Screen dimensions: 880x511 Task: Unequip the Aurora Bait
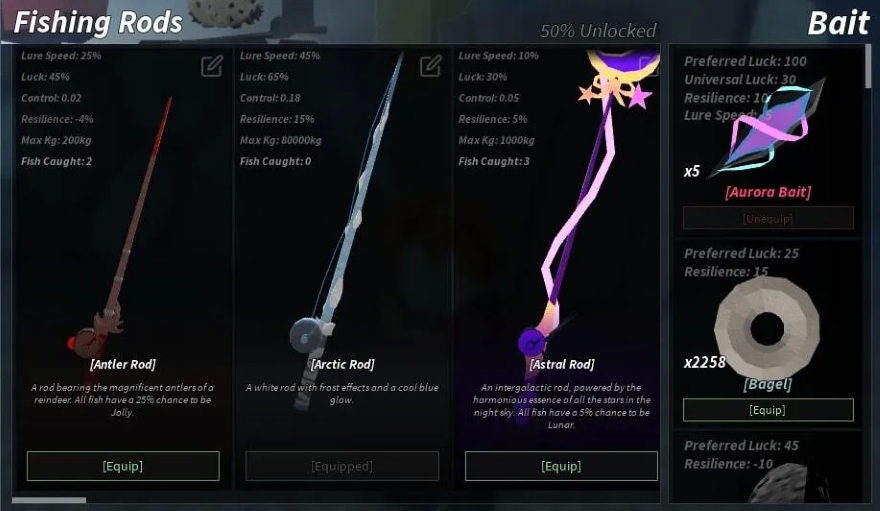768,218
